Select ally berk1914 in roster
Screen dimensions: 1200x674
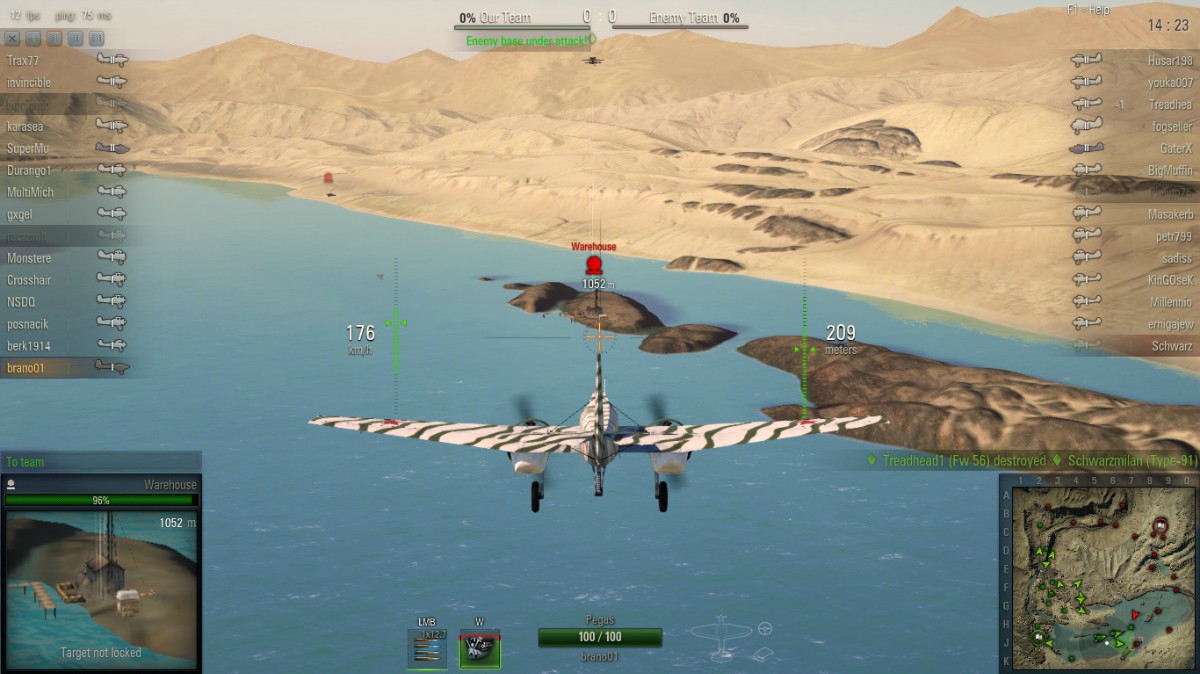pyautogui.click(x=29, y=346)
